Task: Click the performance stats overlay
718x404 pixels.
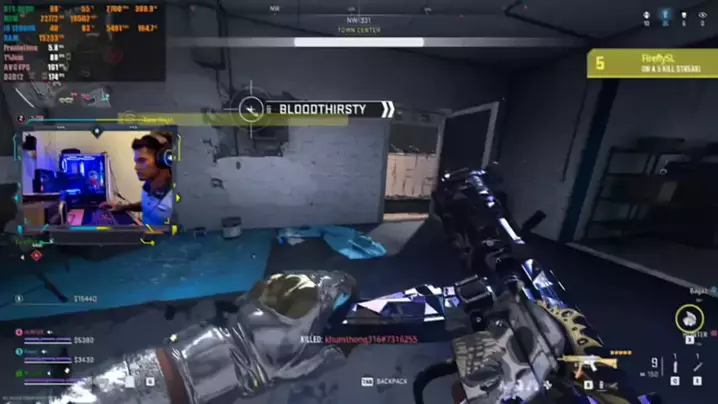Action: [82, 40]
